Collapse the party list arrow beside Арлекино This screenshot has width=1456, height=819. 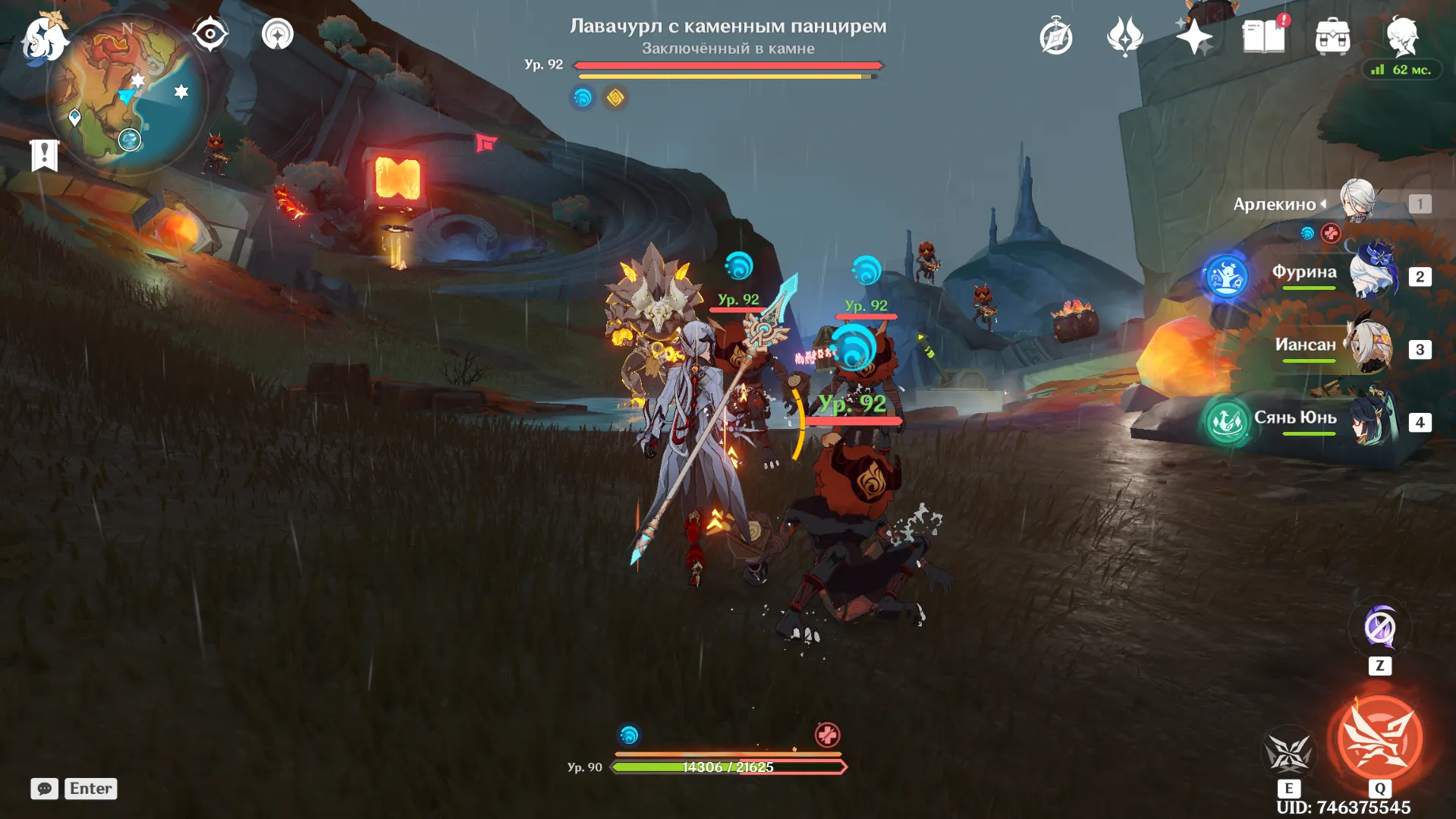1324,203
